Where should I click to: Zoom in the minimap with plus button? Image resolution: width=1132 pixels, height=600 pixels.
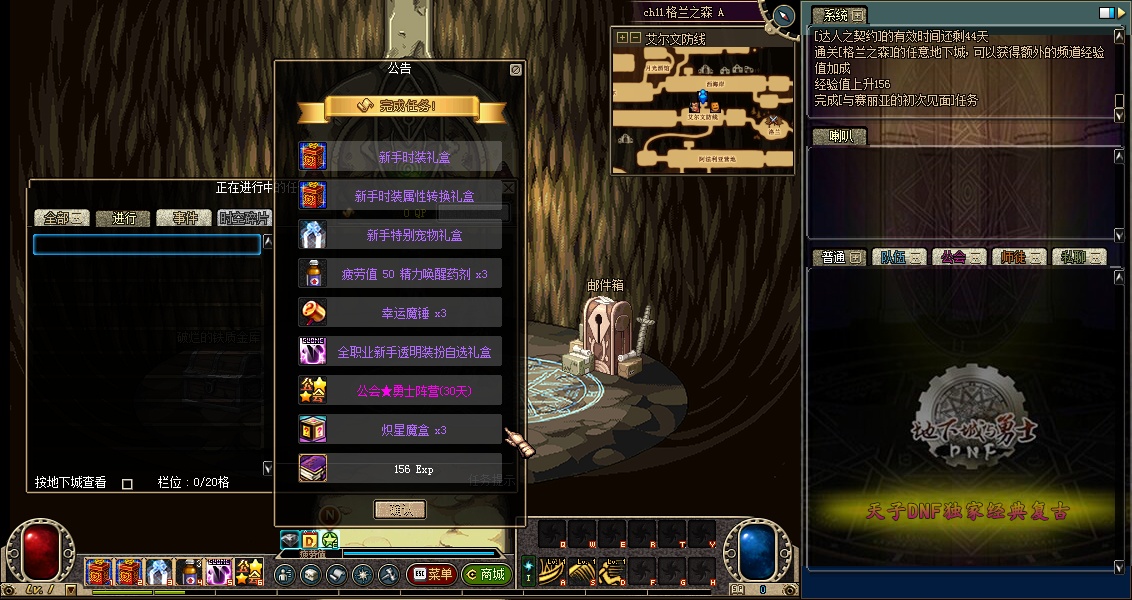pyautogui.click(x=622, y=38)
